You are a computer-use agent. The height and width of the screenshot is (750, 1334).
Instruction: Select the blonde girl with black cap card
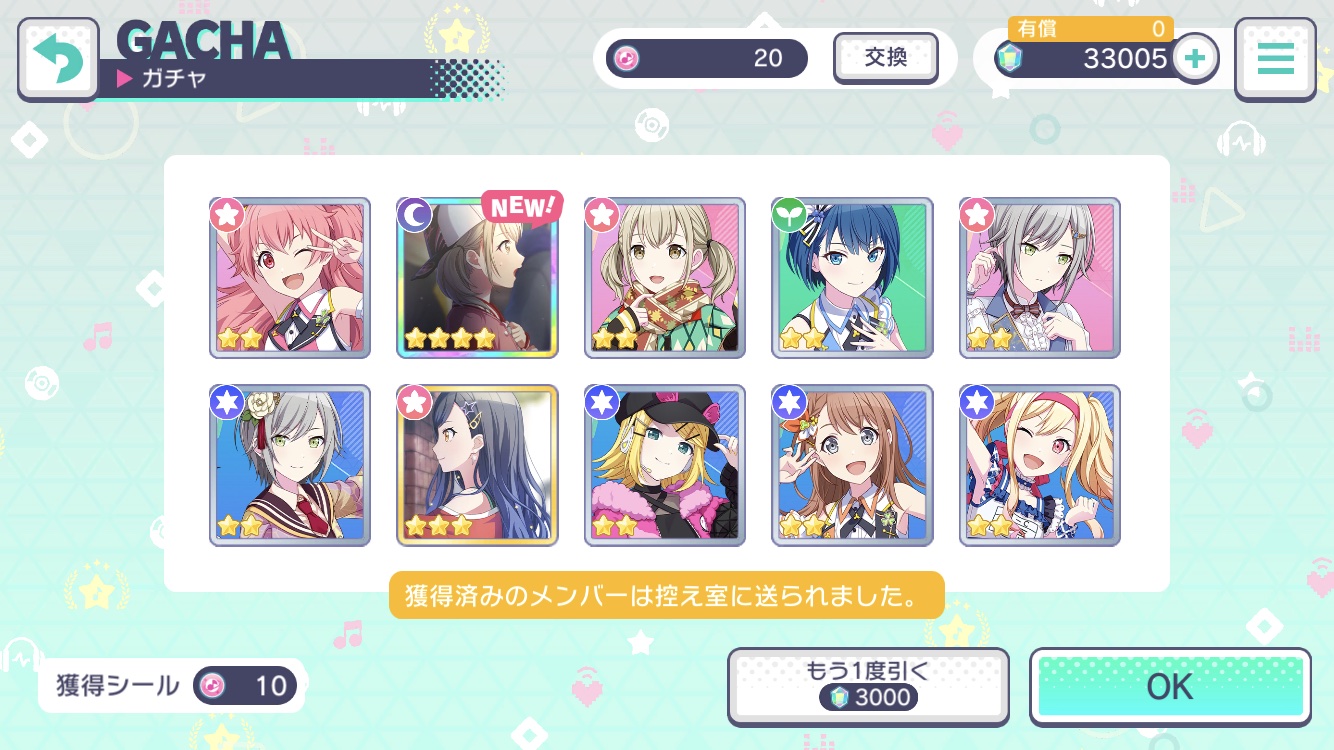[x=665, y=465]
